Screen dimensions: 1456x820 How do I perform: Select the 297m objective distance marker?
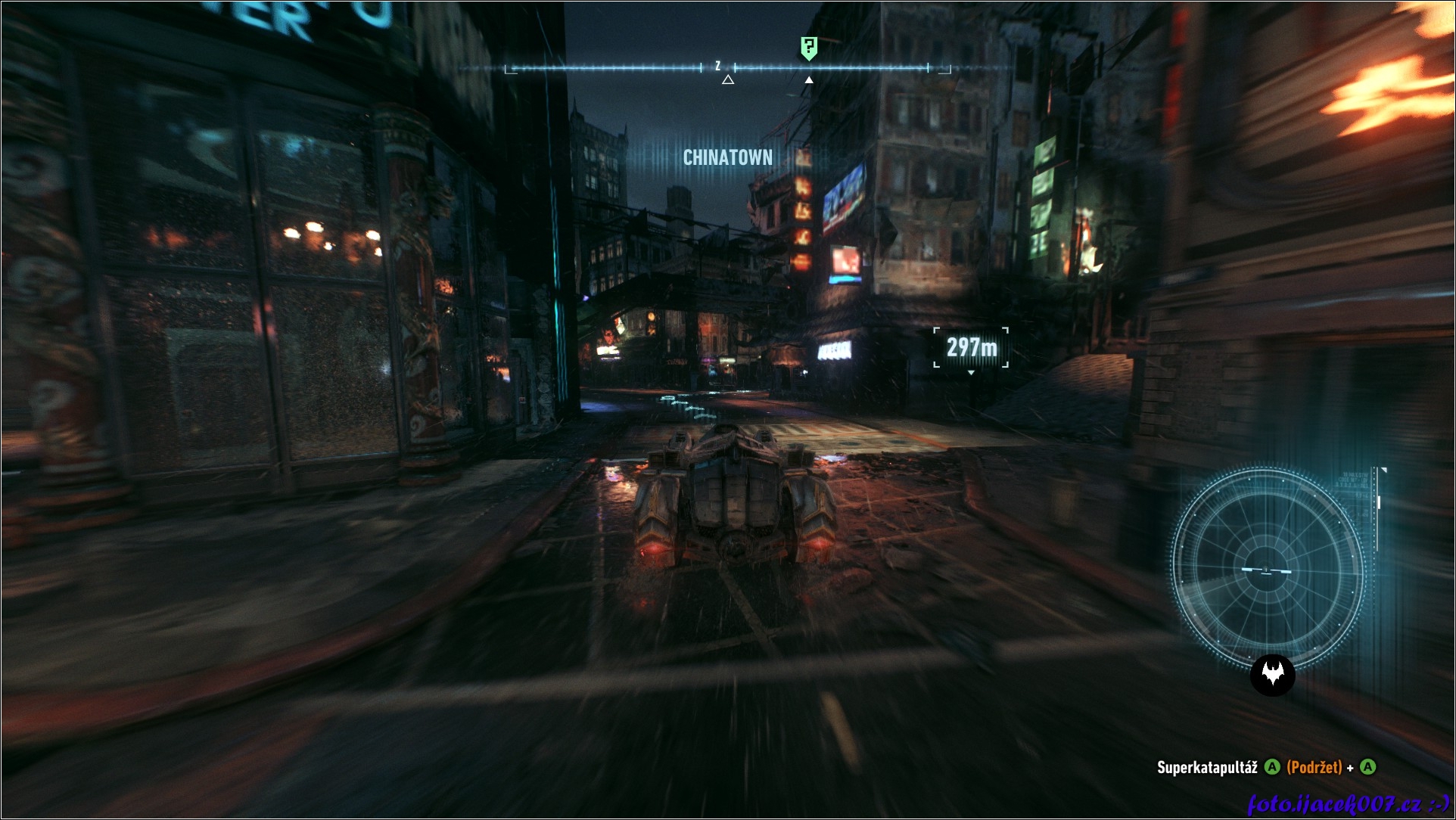(x=971, y=347)
